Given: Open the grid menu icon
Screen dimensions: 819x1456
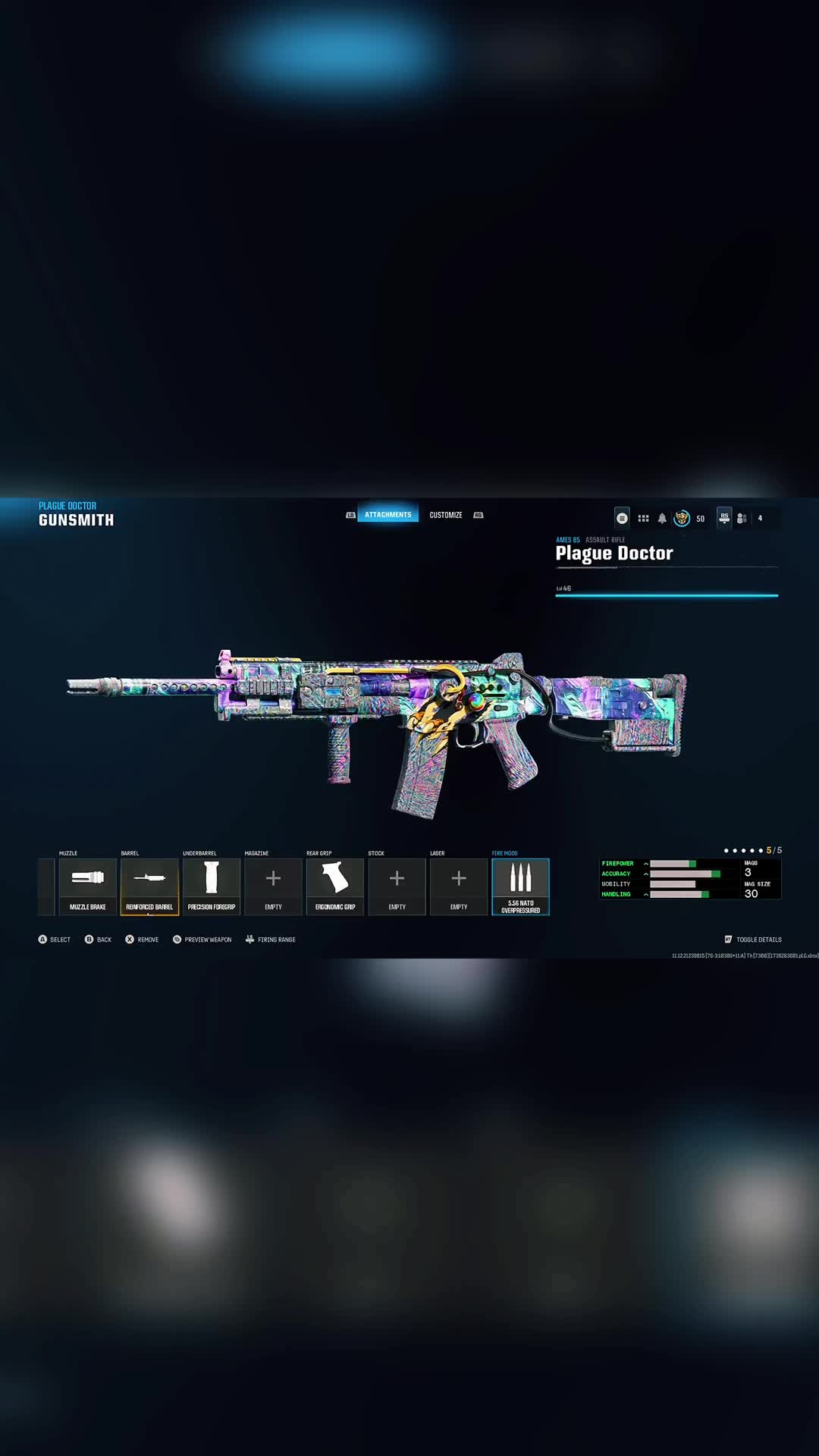Looking at the screenshot, I should click(x=643, y=519).
